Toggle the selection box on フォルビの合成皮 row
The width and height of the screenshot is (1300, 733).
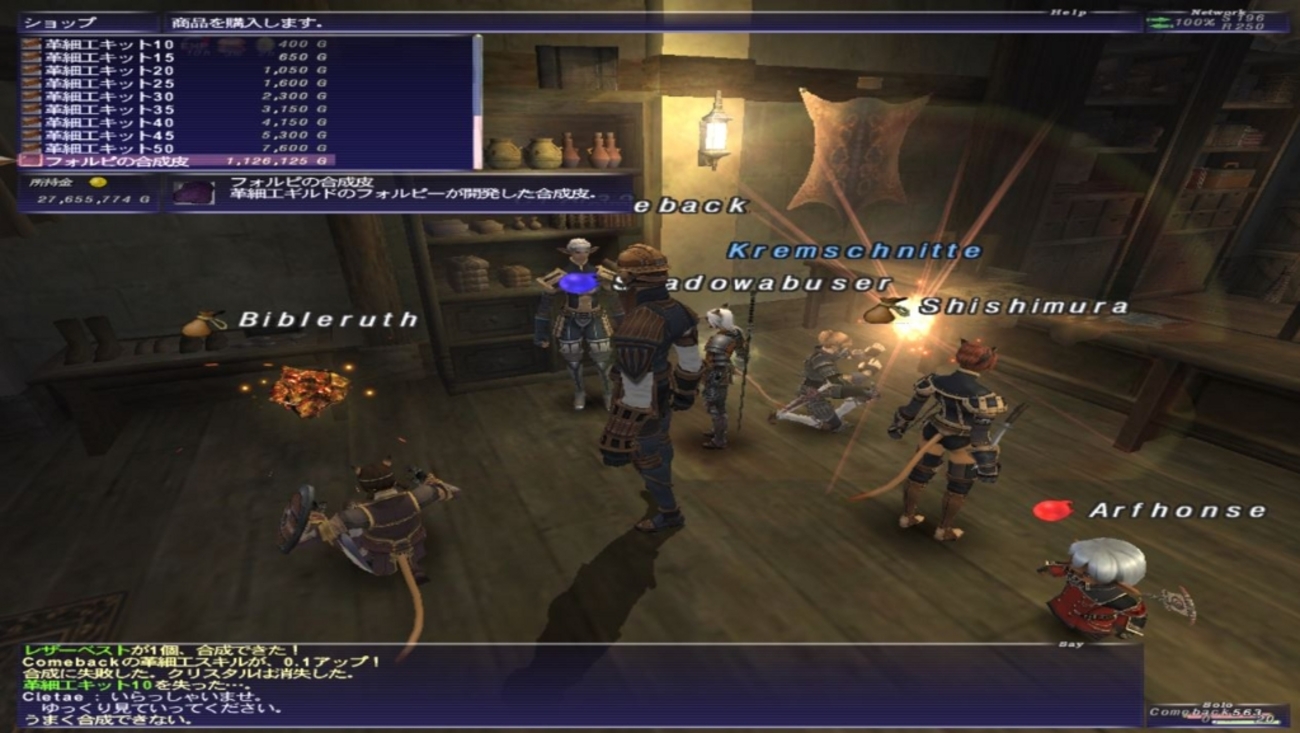click(x=30, y=161)
